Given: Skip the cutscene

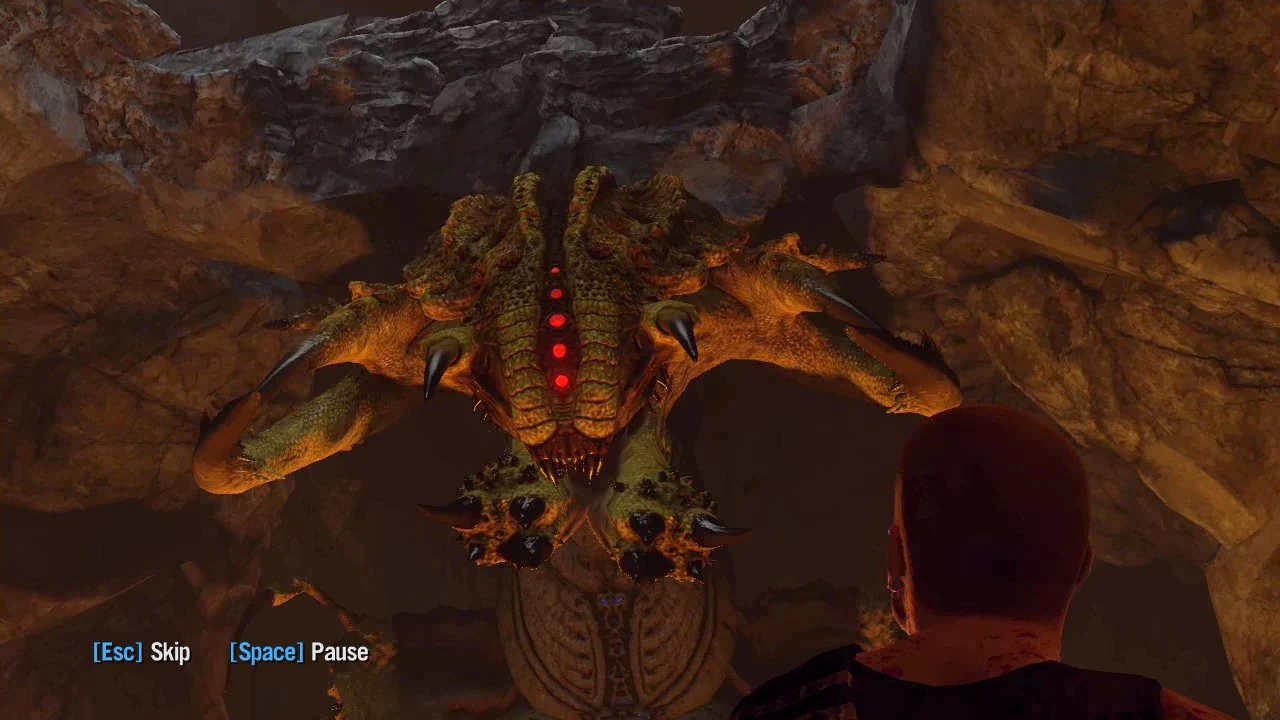Looking at the screenshot, I should pyautogui.click(x=141, y=653).
